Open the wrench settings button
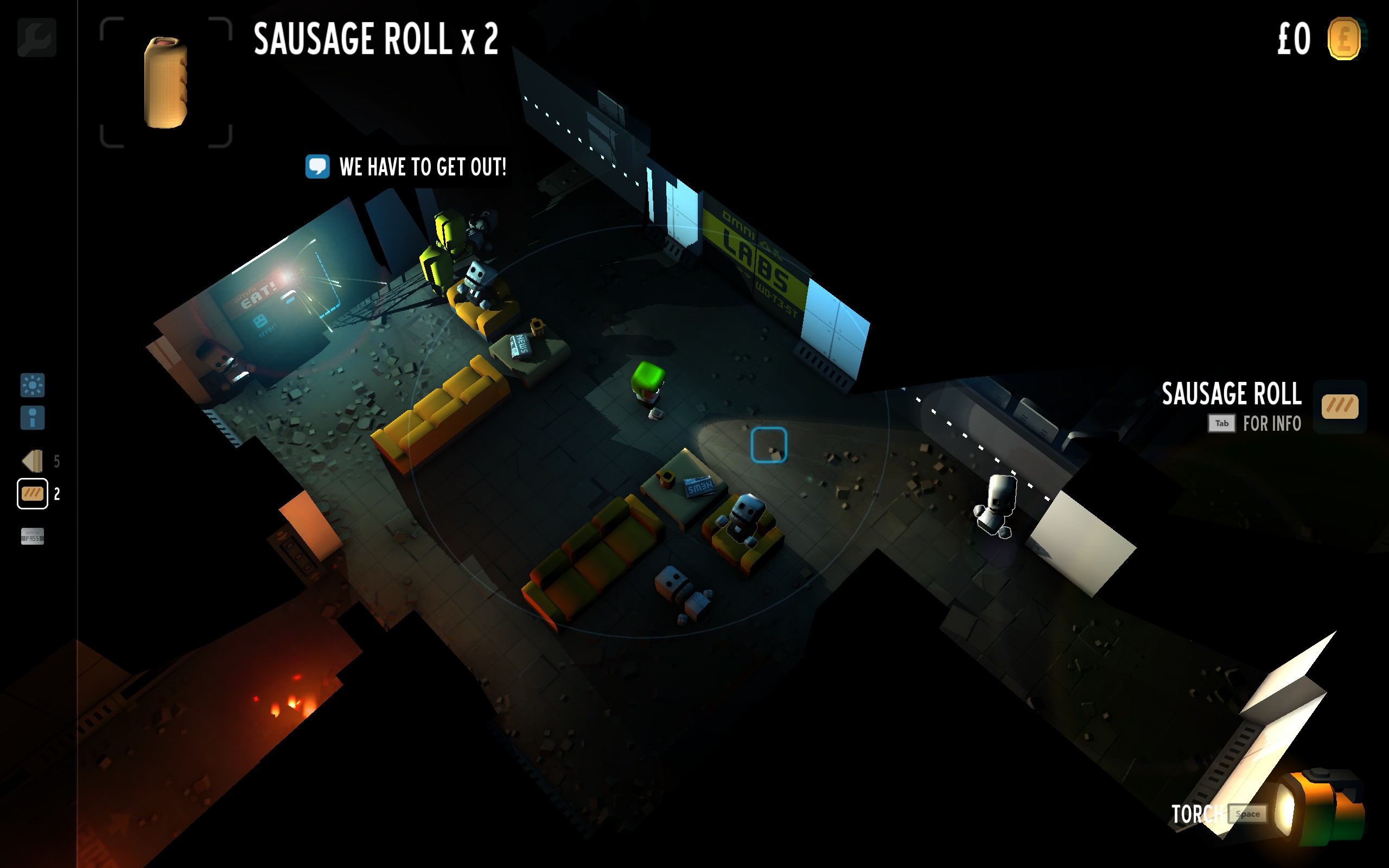The image size is (1389, 868). [x=37, y=38]
